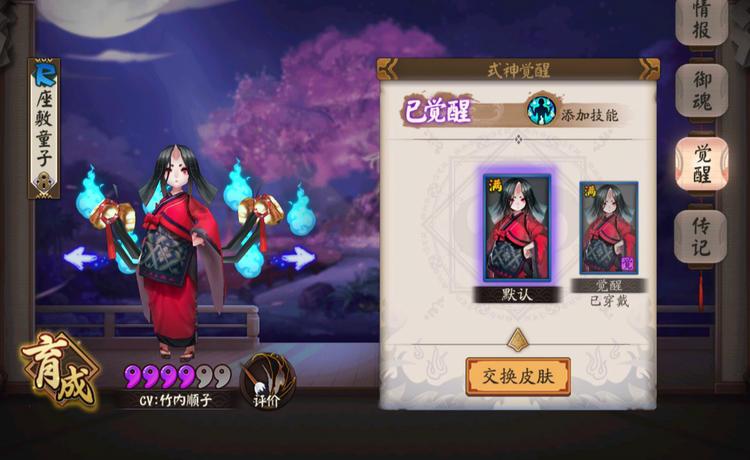Choose the 觉醒 awakened skin card

pyautogui.click(x=609, y=230)
